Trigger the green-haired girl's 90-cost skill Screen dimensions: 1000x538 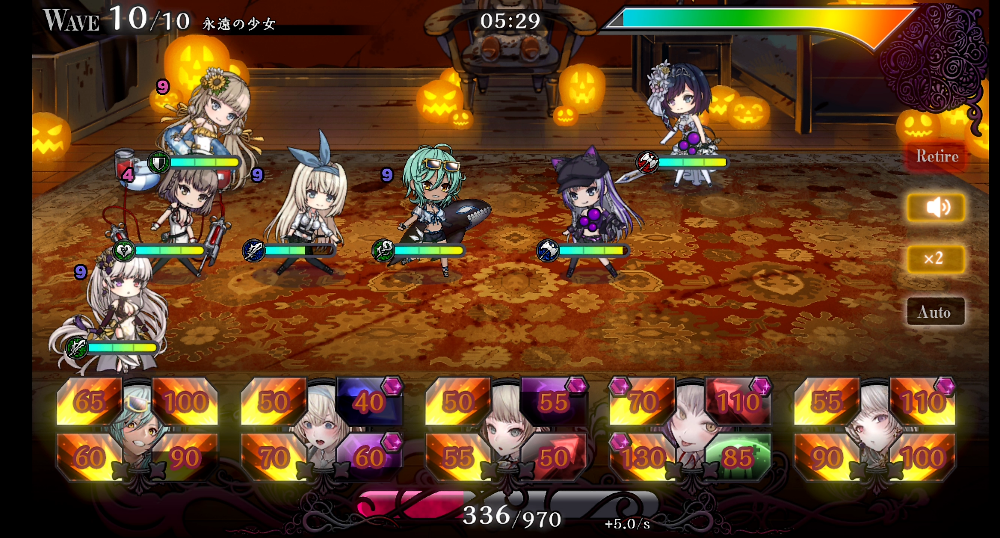185,457
